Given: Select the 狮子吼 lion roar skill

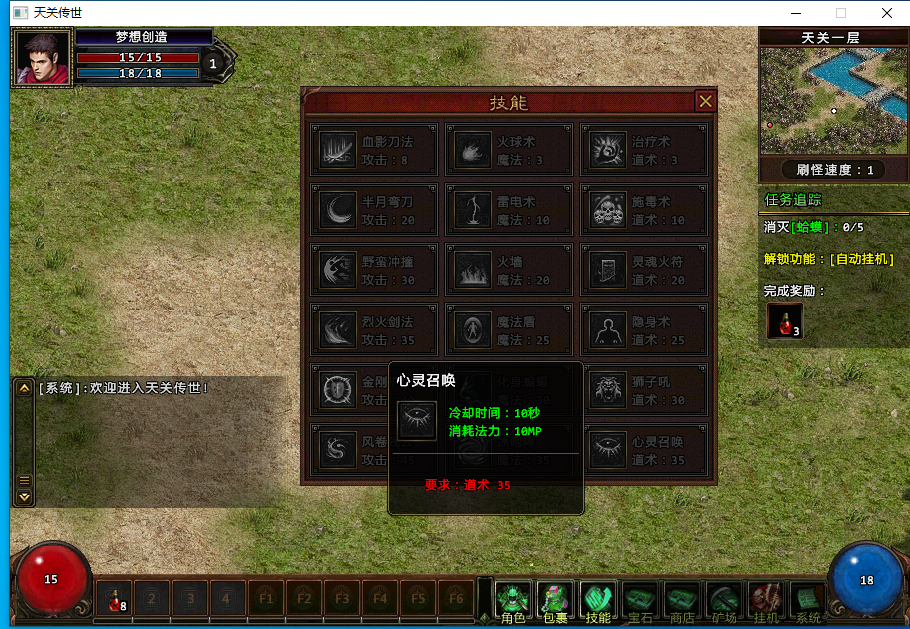Looking at the screenshot, I should click(x=643, y=390).
